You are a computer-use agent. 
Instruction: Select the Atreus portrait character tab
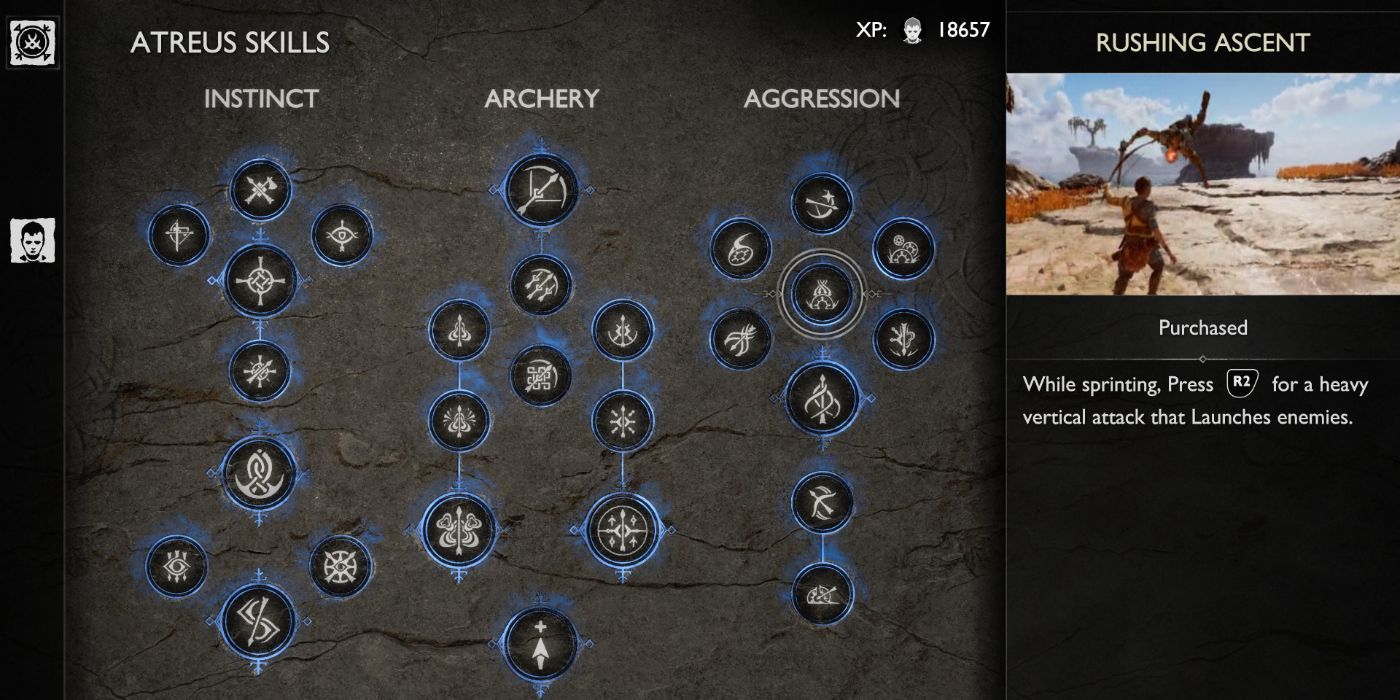[32, 241]
